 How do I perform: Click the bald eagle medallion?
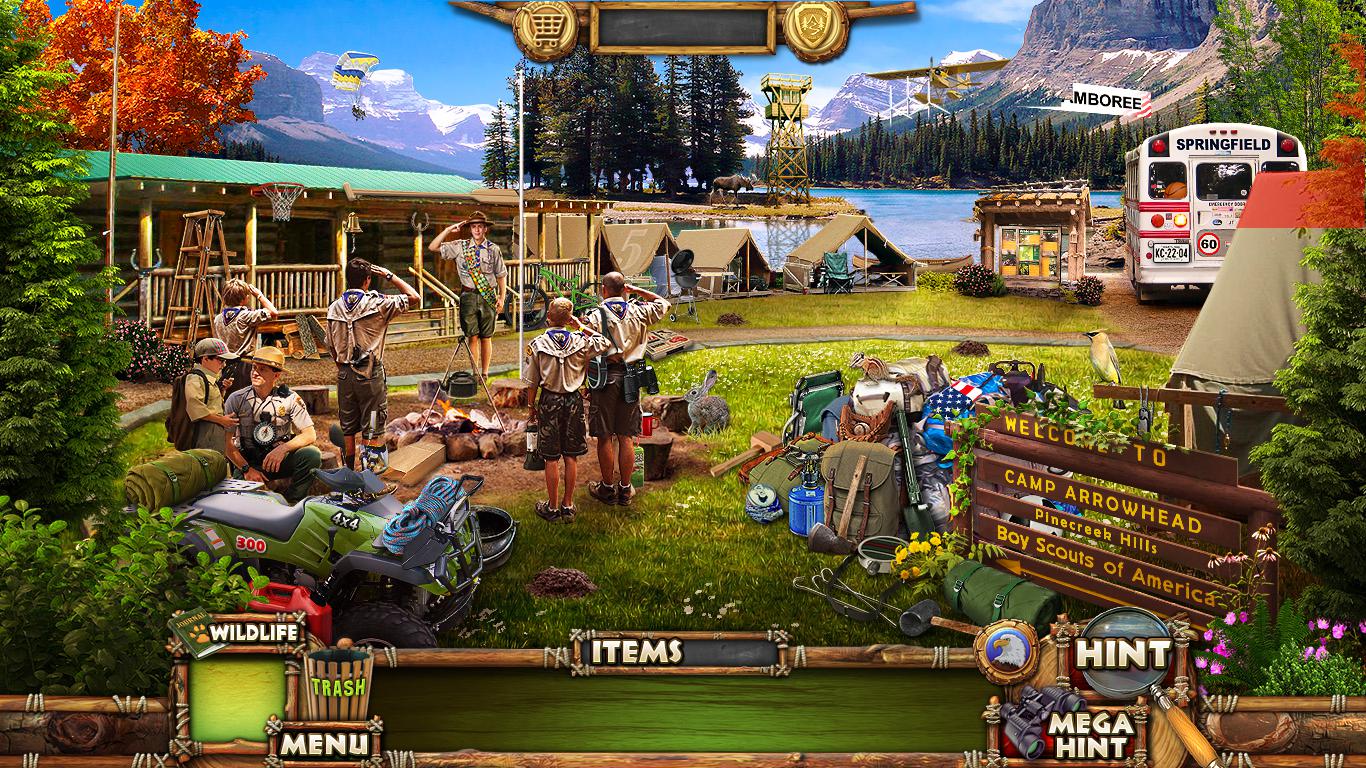pyautogui.click(x=1006, y=652)
